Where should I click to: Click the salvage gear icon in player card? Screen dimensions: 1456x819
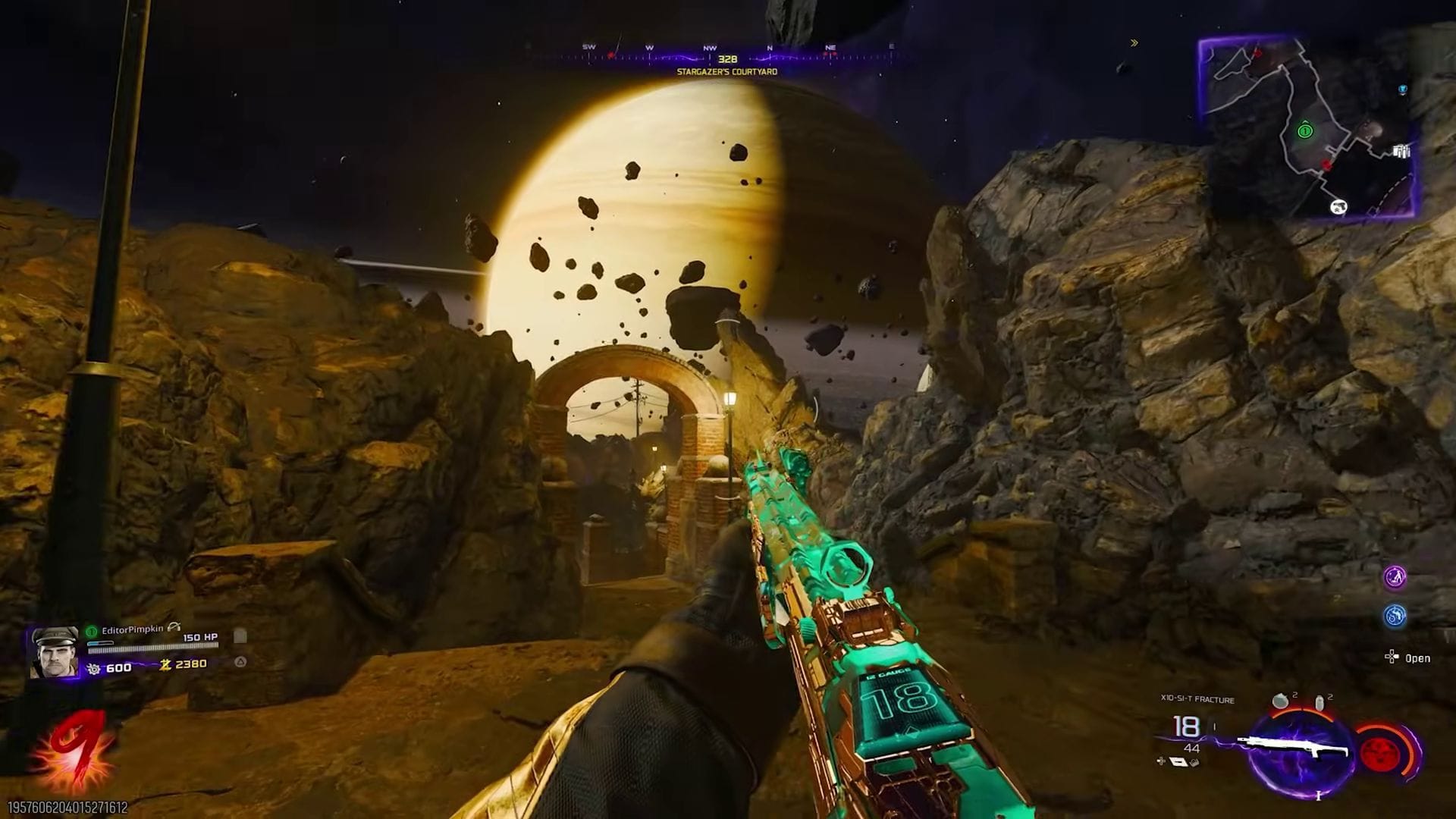coord(93,668)
